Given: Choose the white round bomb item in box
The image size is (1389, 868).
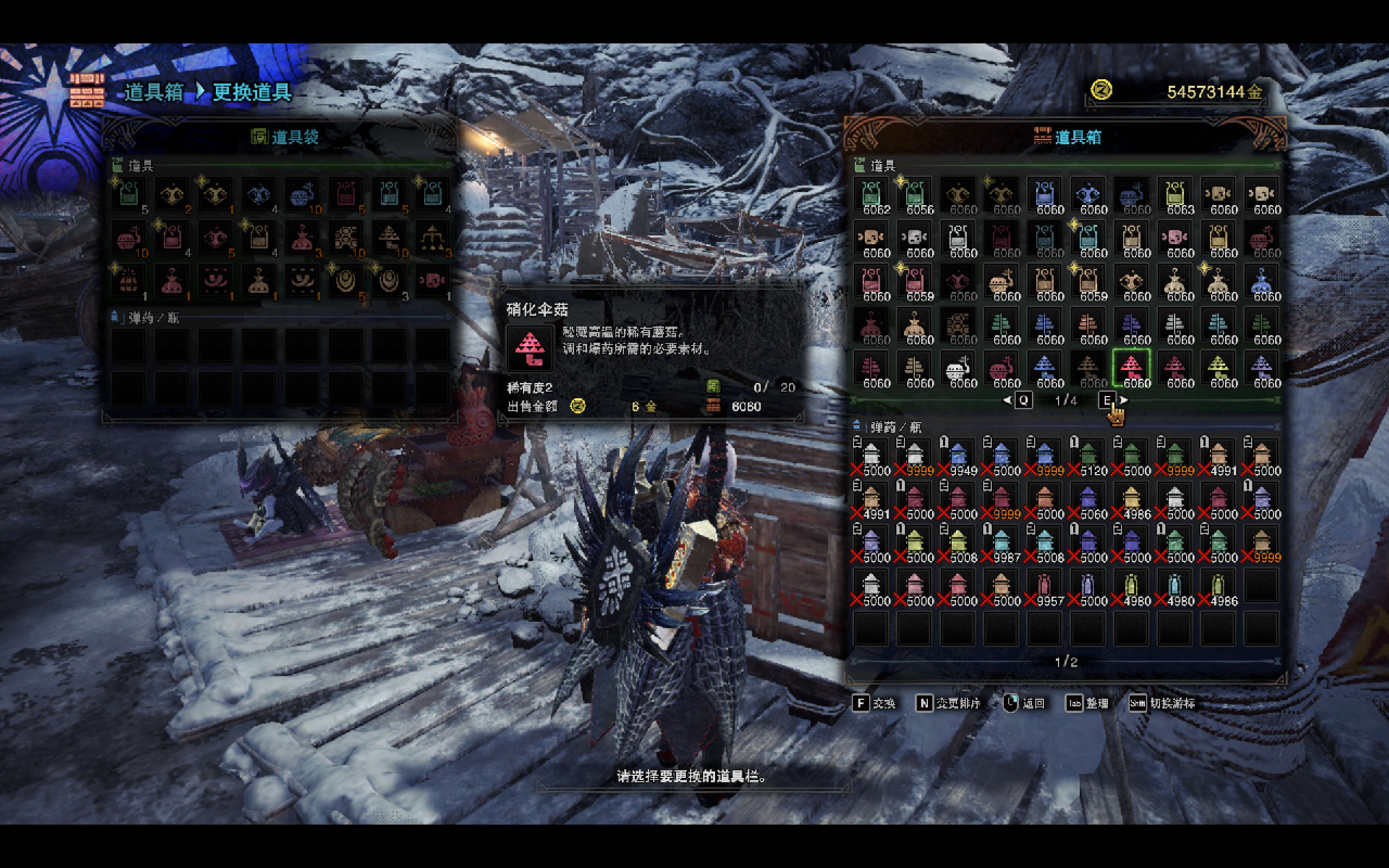Looking at the screenshot, I should tap(957, 368).
